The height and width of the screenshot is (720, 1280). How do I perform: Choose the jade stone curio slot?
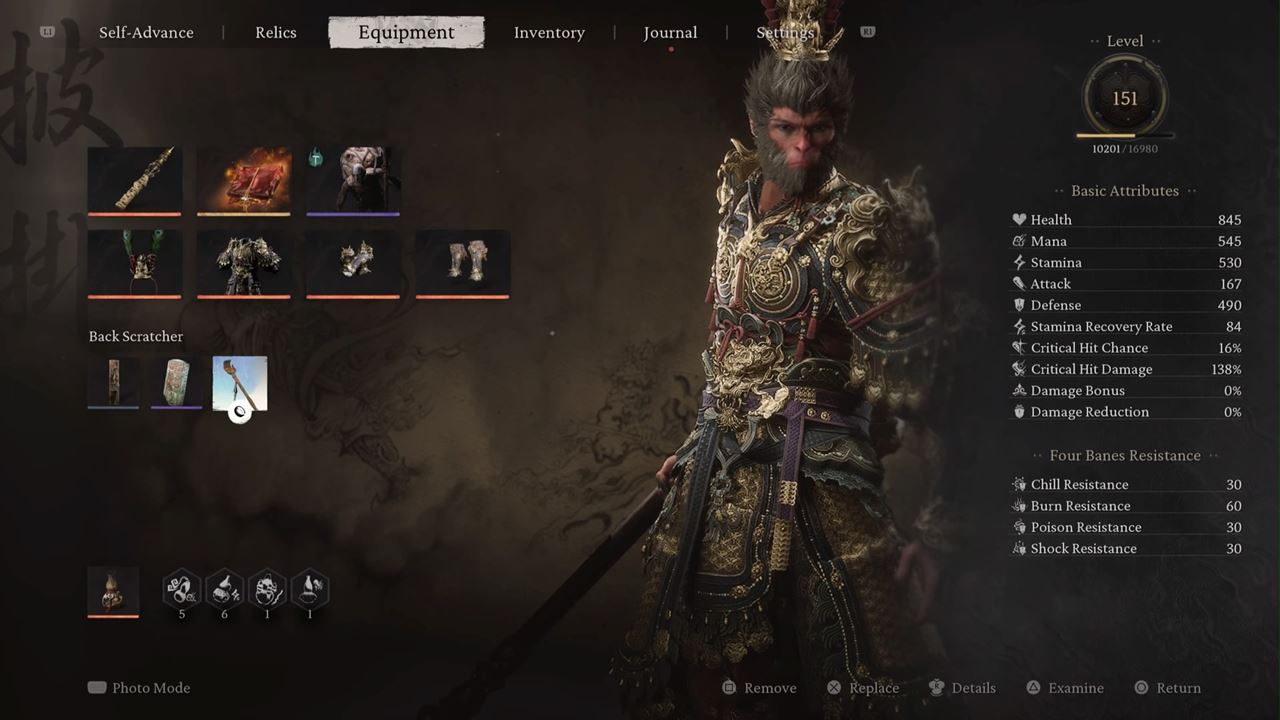click(176, 382)
